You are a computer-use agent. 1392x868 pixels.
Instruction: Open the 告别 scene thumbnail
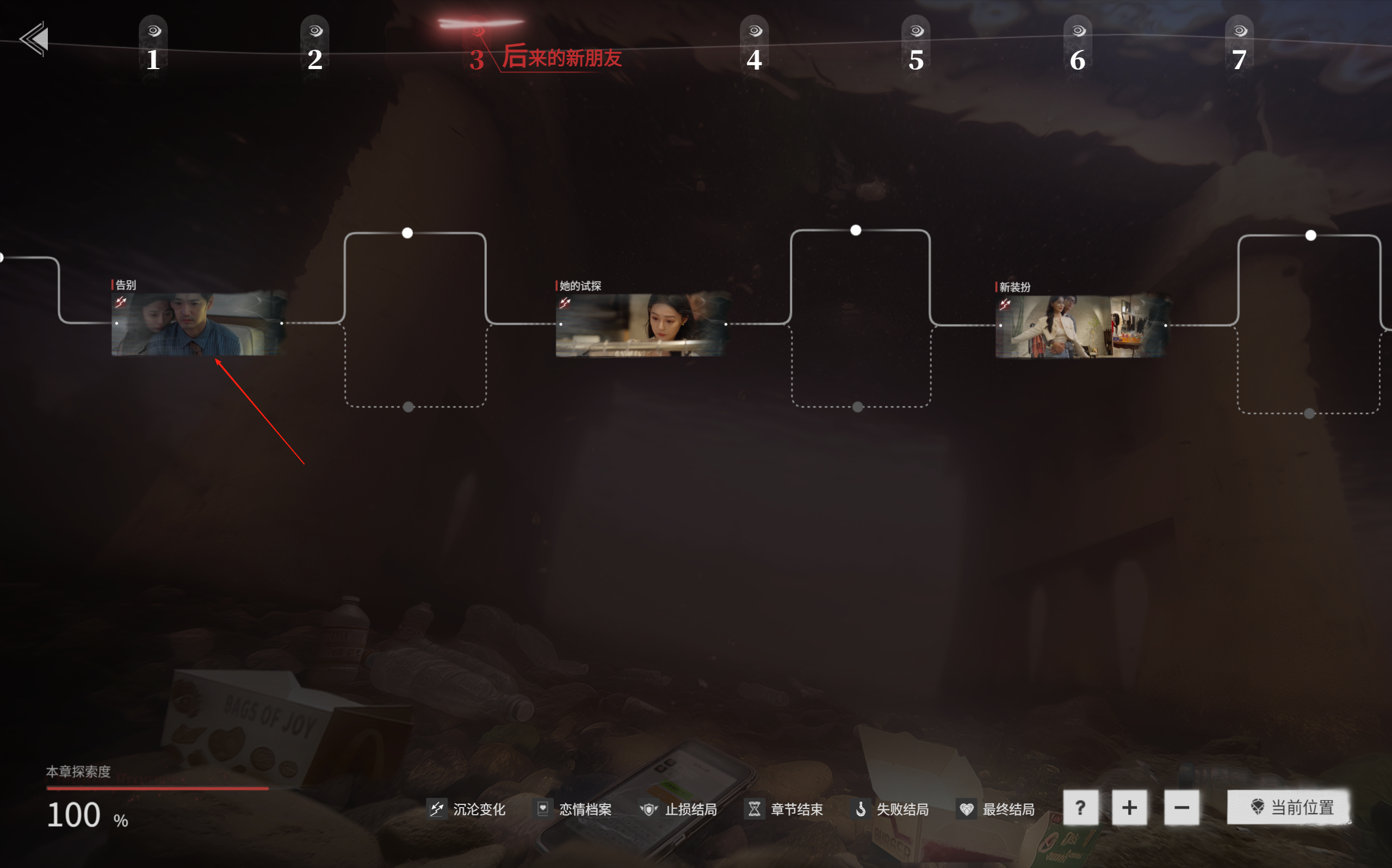198,324
